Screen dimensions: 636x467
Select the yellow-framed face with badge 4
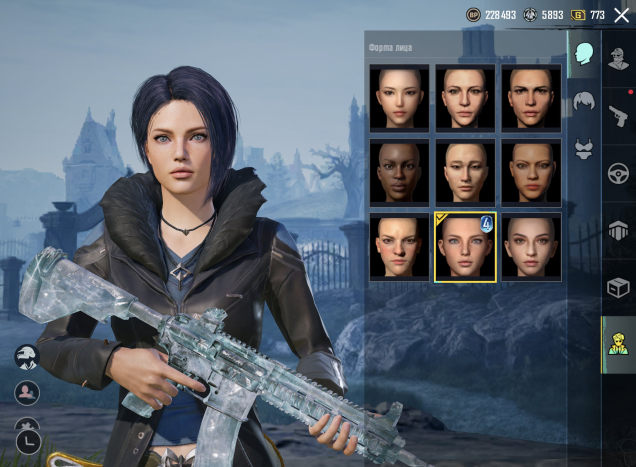click(x=465, y=246)
